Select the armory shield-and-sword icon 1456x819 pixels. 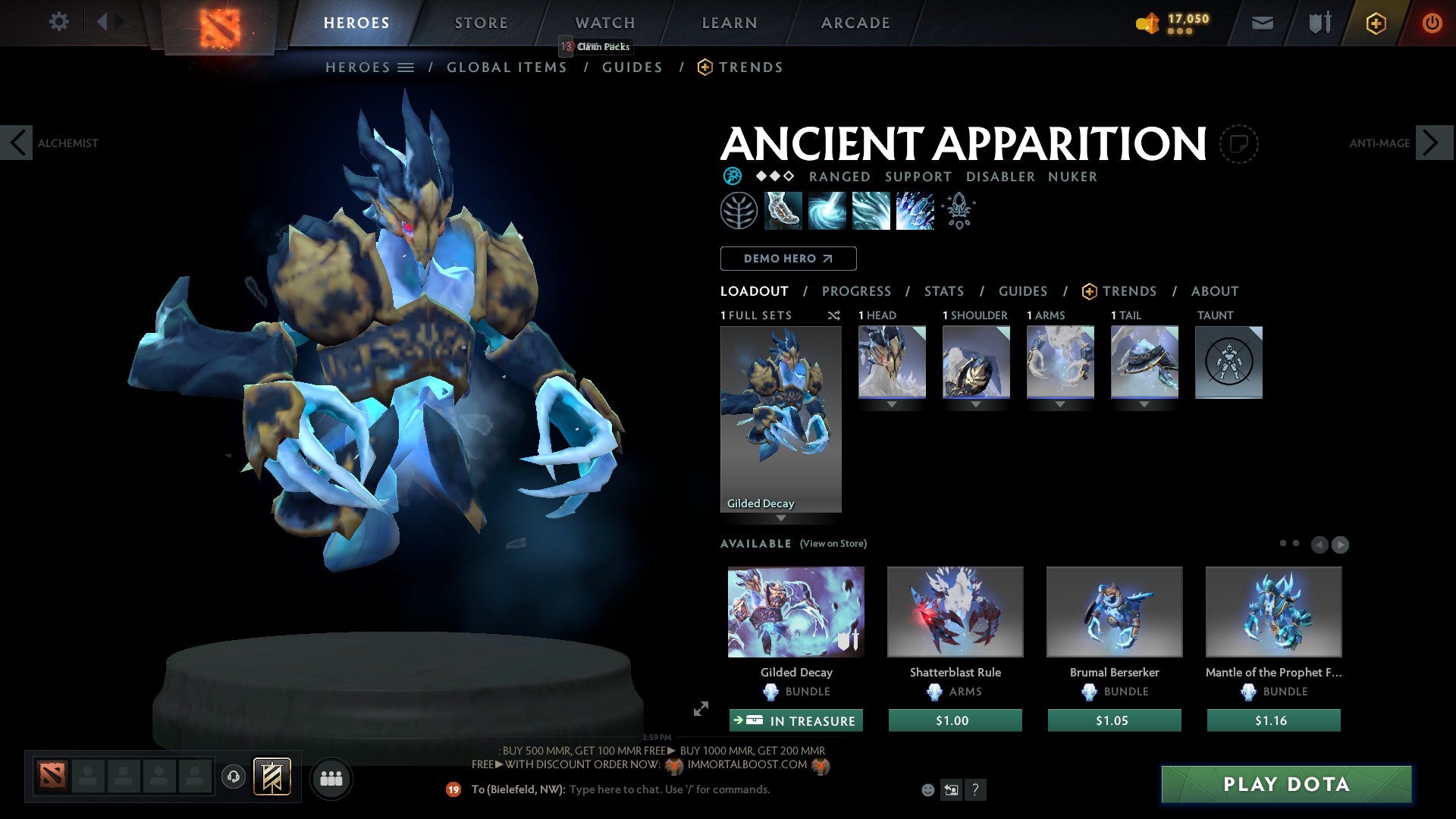point(1319,23)
